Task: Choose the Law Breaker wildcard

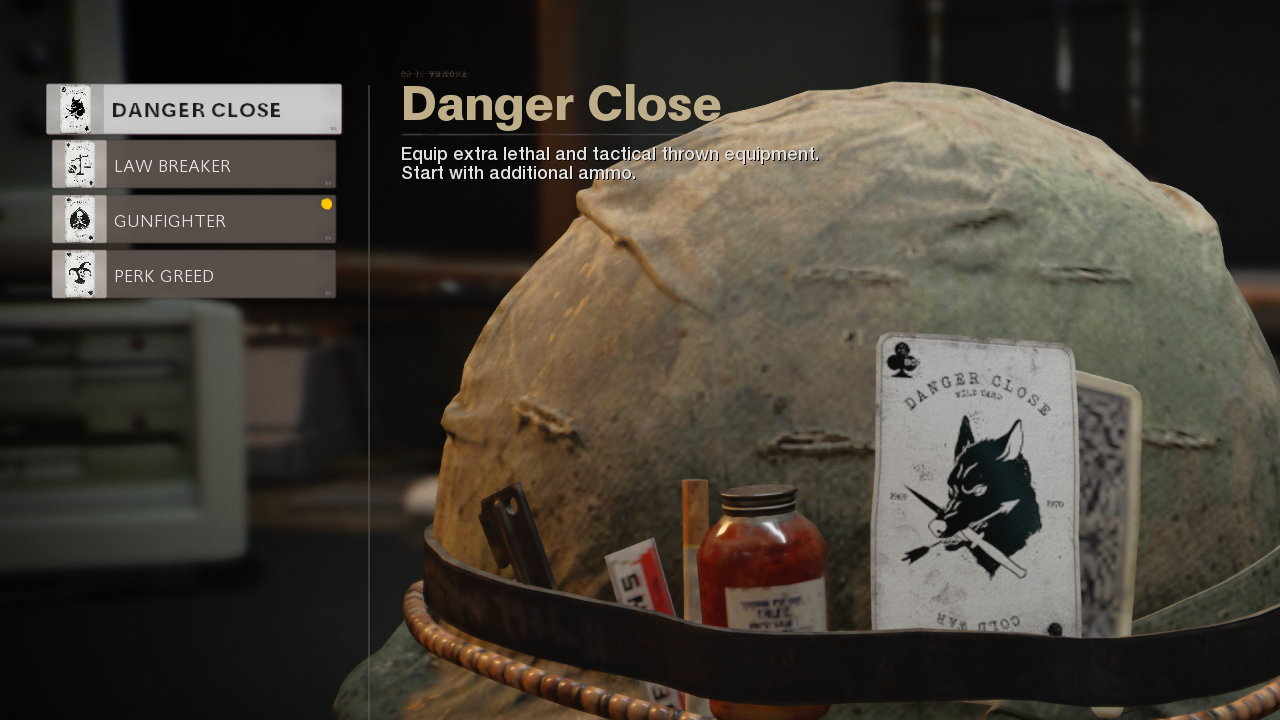Action: tap(194, 165)
